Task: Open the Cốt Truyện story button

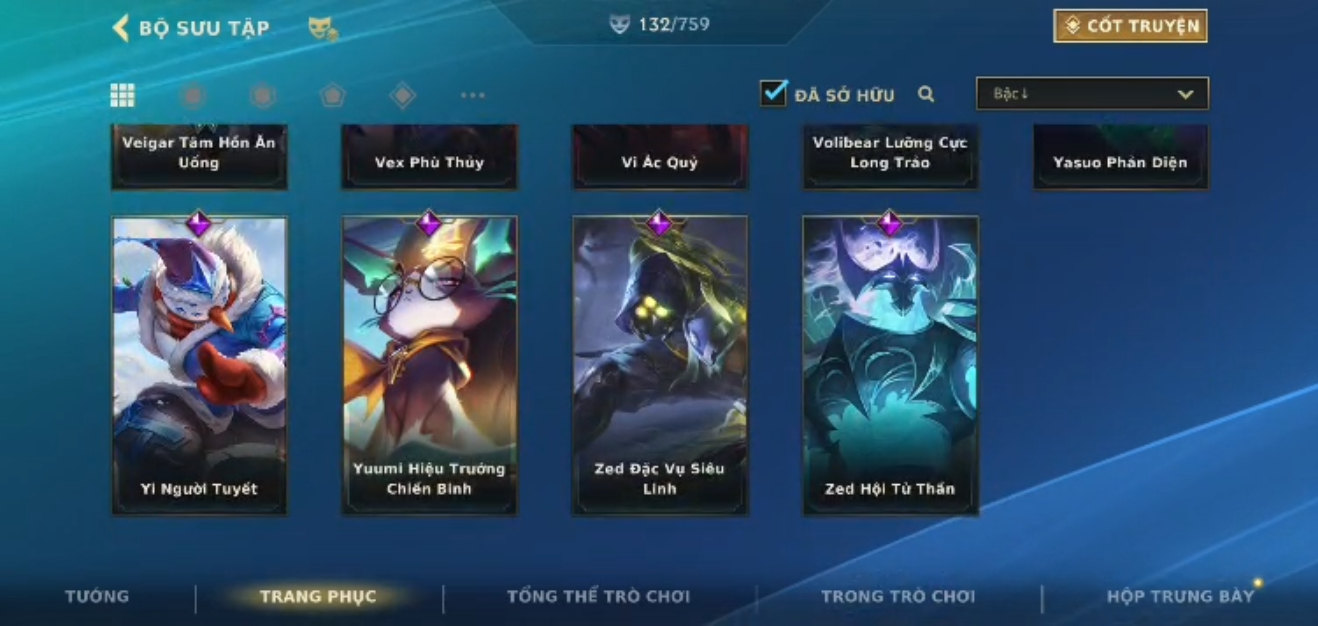Action: pyautogui.click(x=1130, y=26)
